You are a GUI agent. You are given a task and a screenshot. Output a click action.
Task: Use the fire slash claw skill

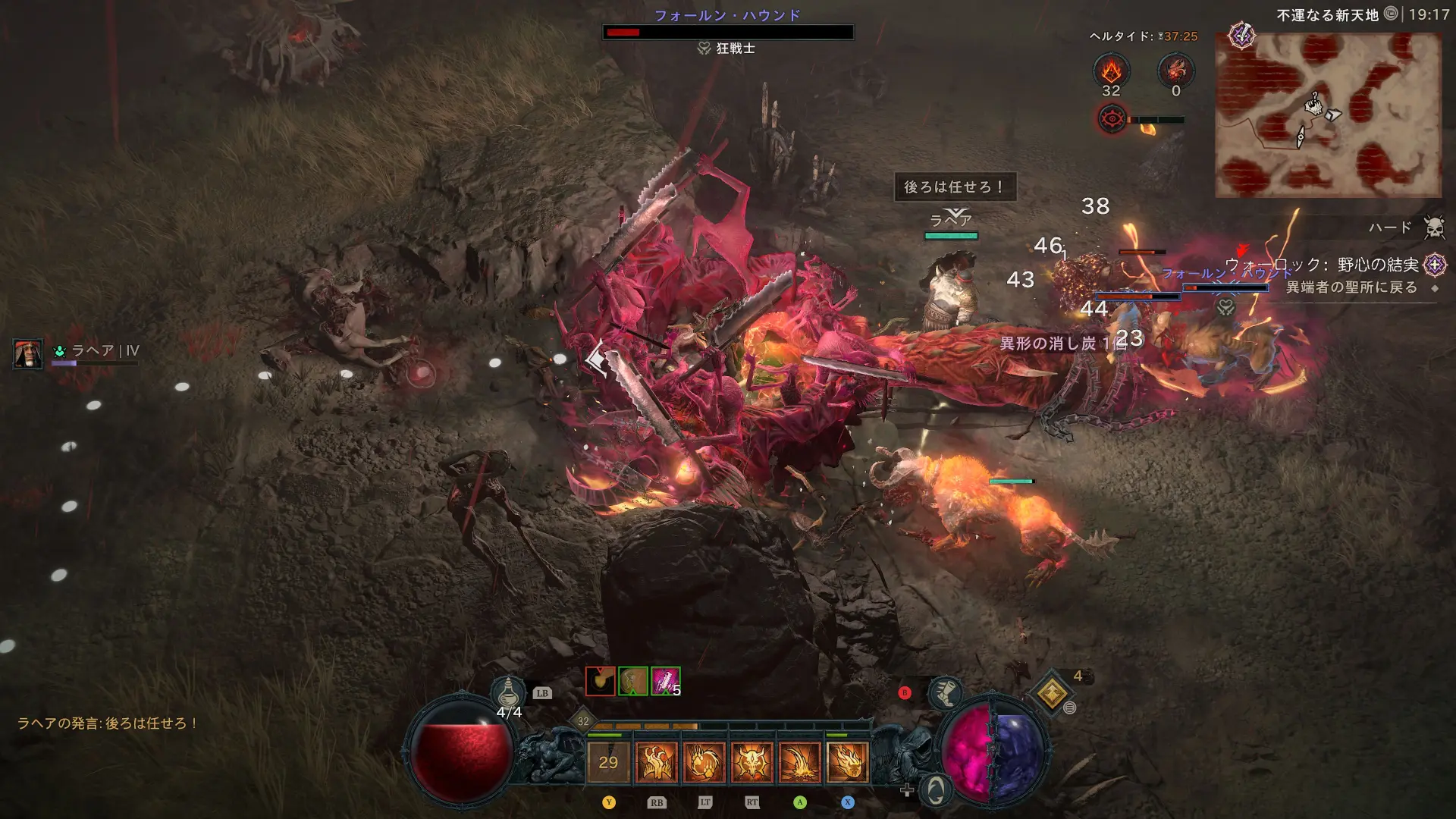click(x=799, y=762)
